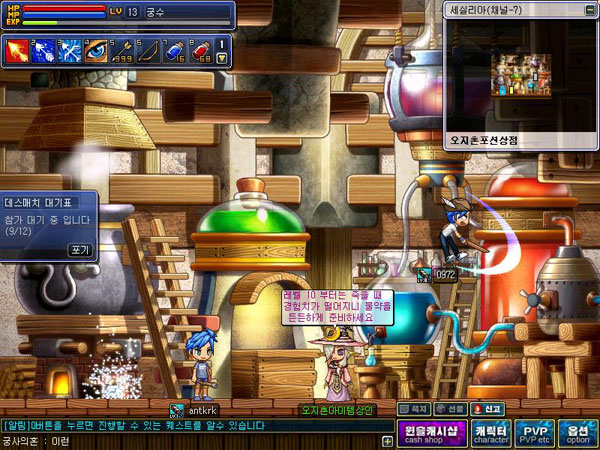The width and height of the screenshot is (600, 450).
Task: Open the cash shop
Action: coord(433,434)
